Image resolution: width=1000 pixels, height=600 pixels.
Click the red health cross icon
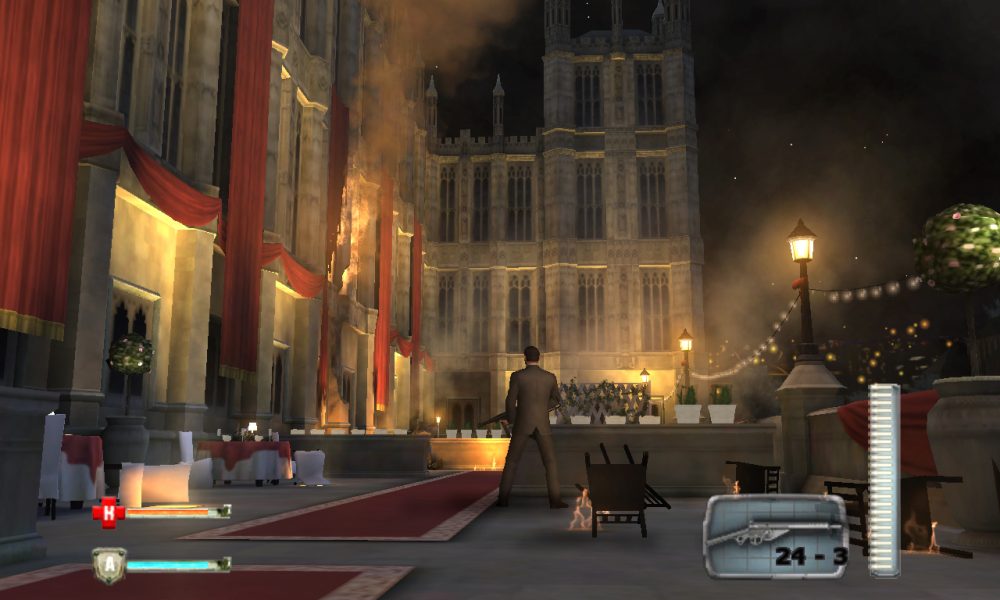click(107, 512)
